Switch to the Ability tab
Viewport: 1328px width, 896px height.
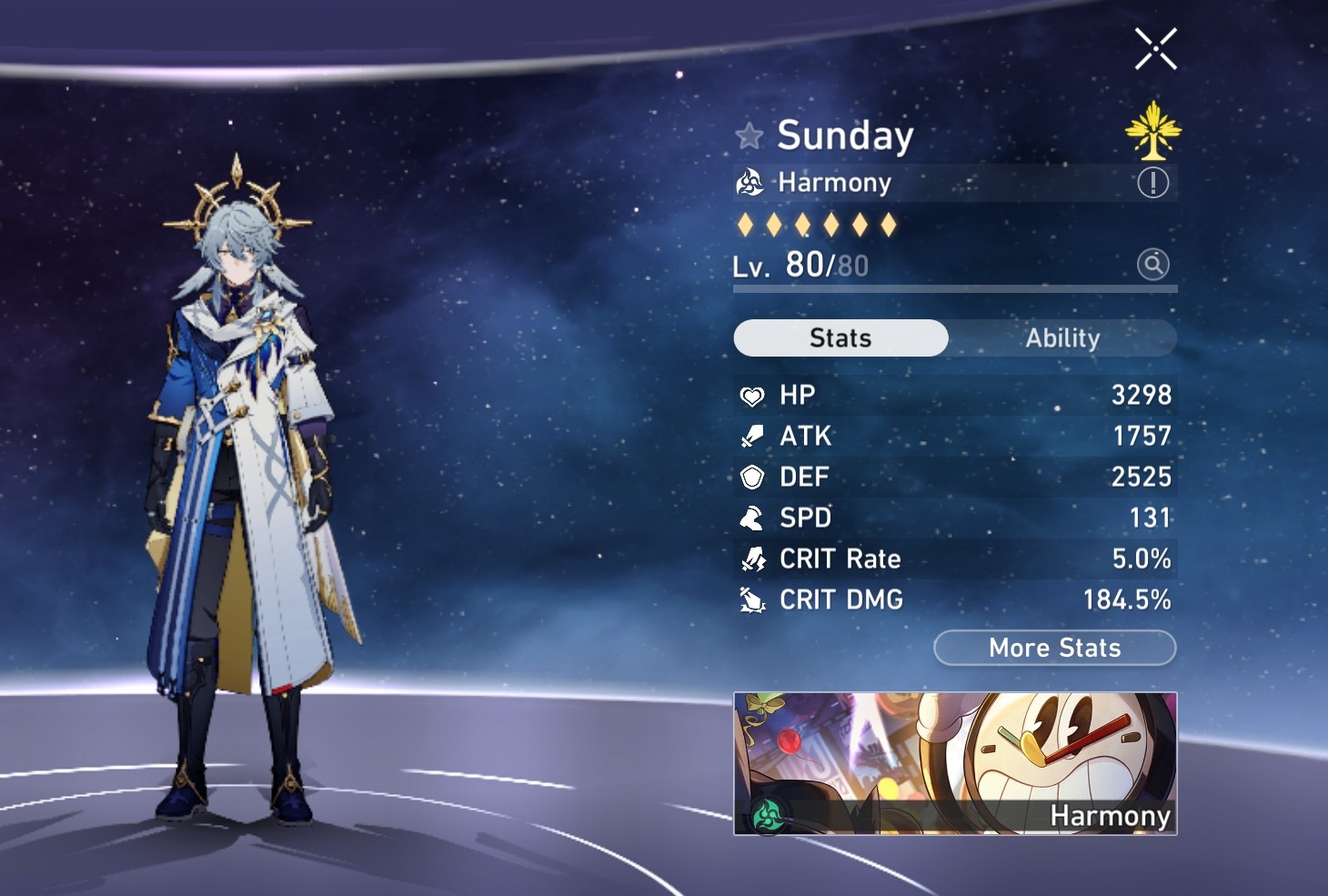[x=1062, y=337]
